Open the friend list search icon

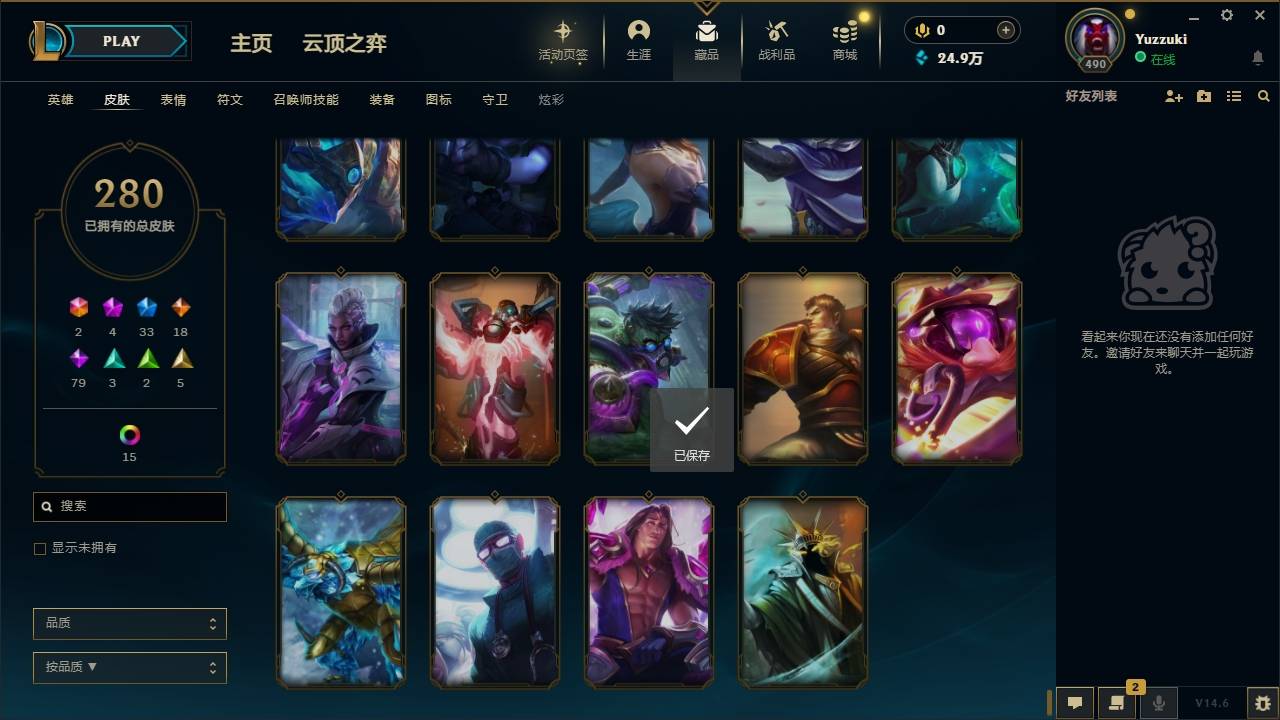pyautogui.click(x=1264, y=96)
